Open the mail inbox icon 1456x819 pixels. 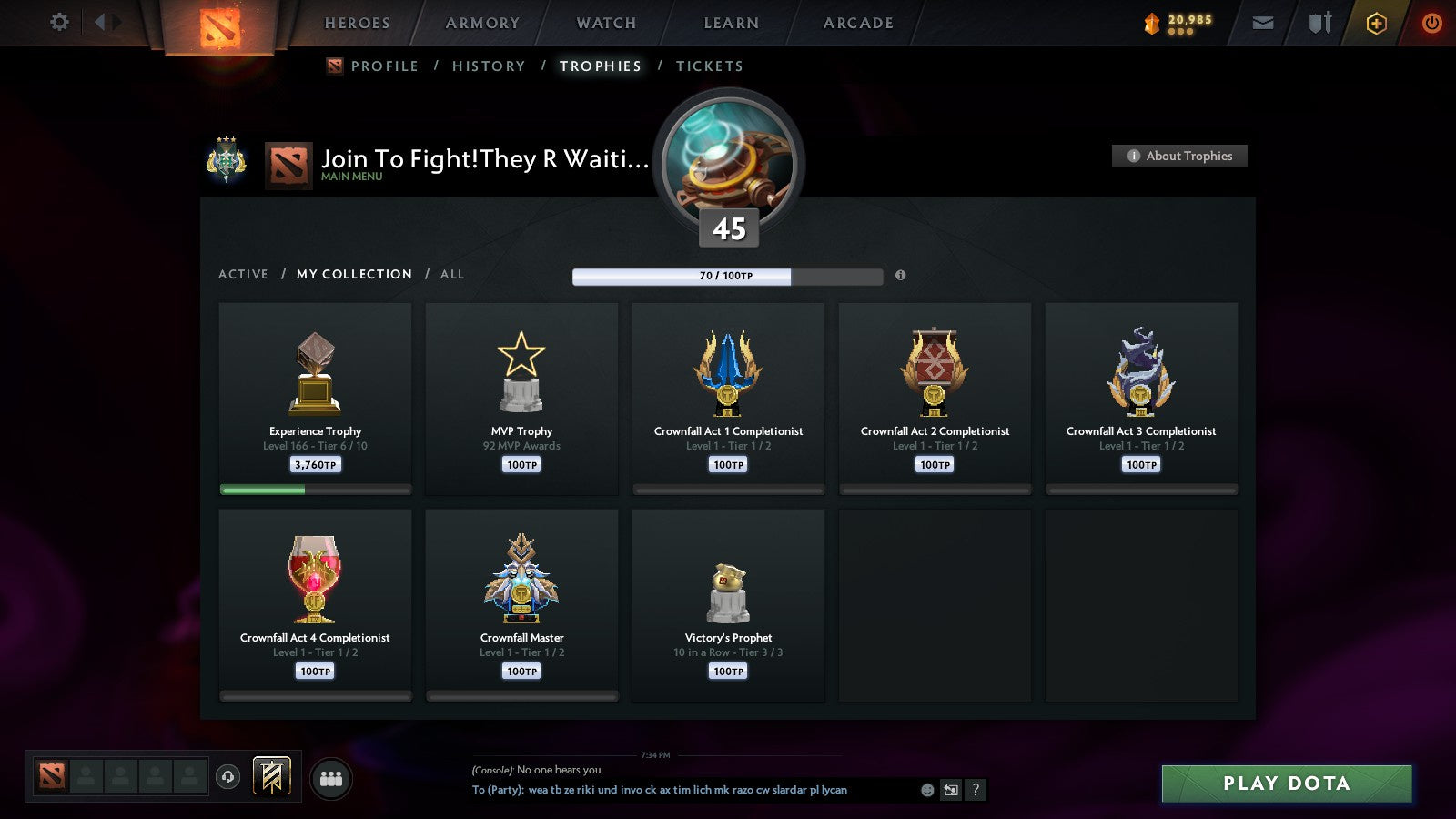coord(1262,23)
